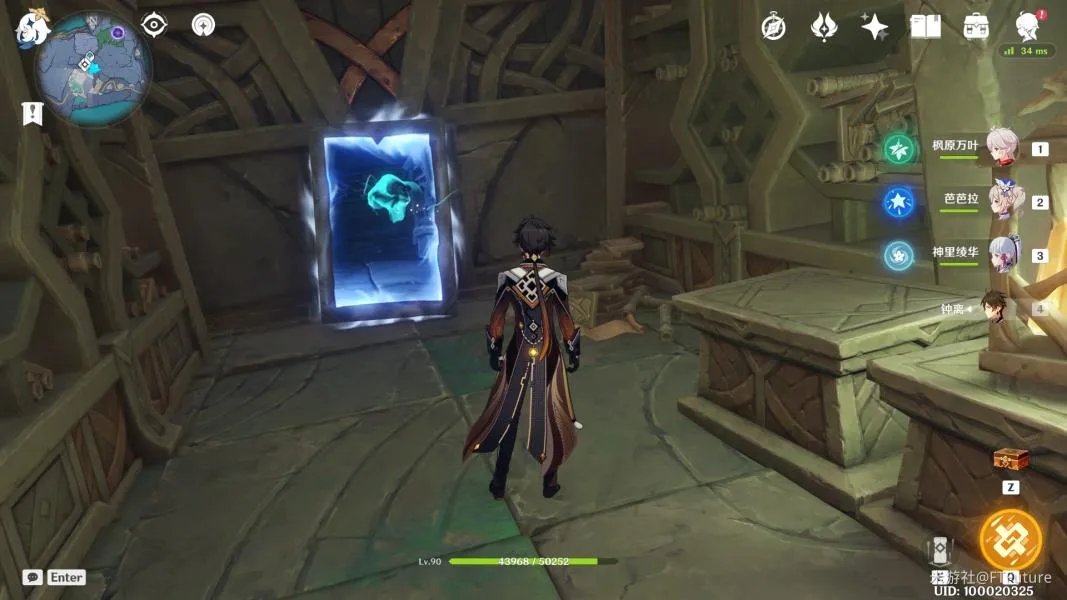Cast the stone pillar elemental skill
This screenshot has height=600, width=1067.
pyautogui.click(x=940, y=552)
